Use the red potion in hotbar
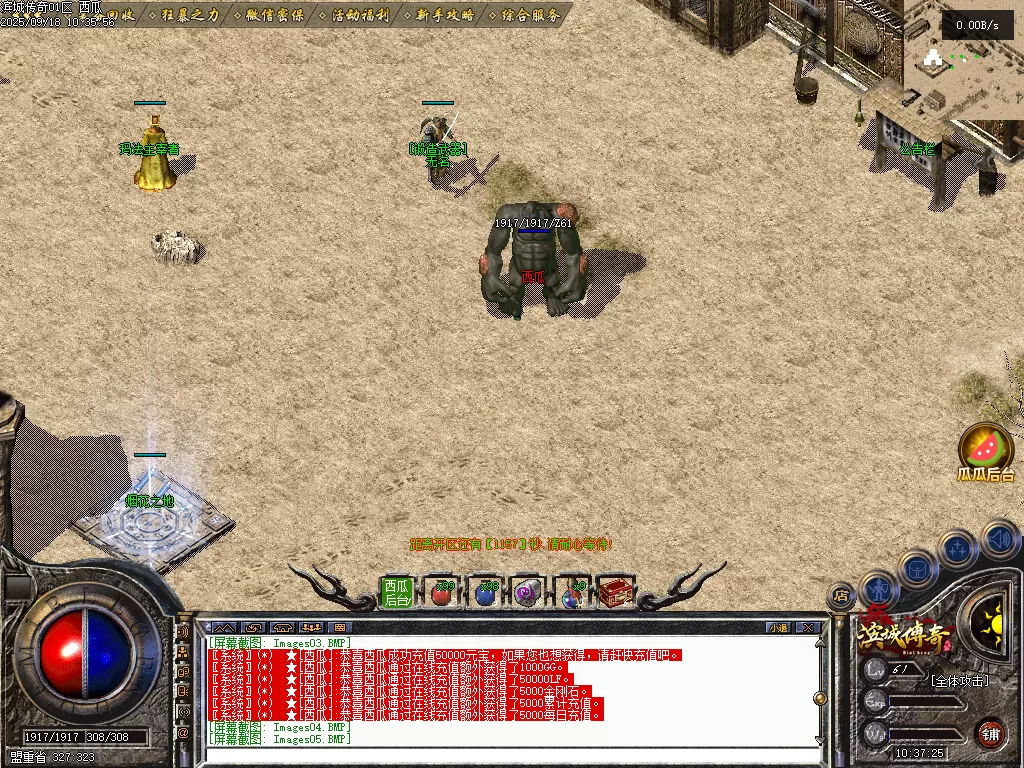This screenshot has width=1024, height=768. tap(441, 593)
